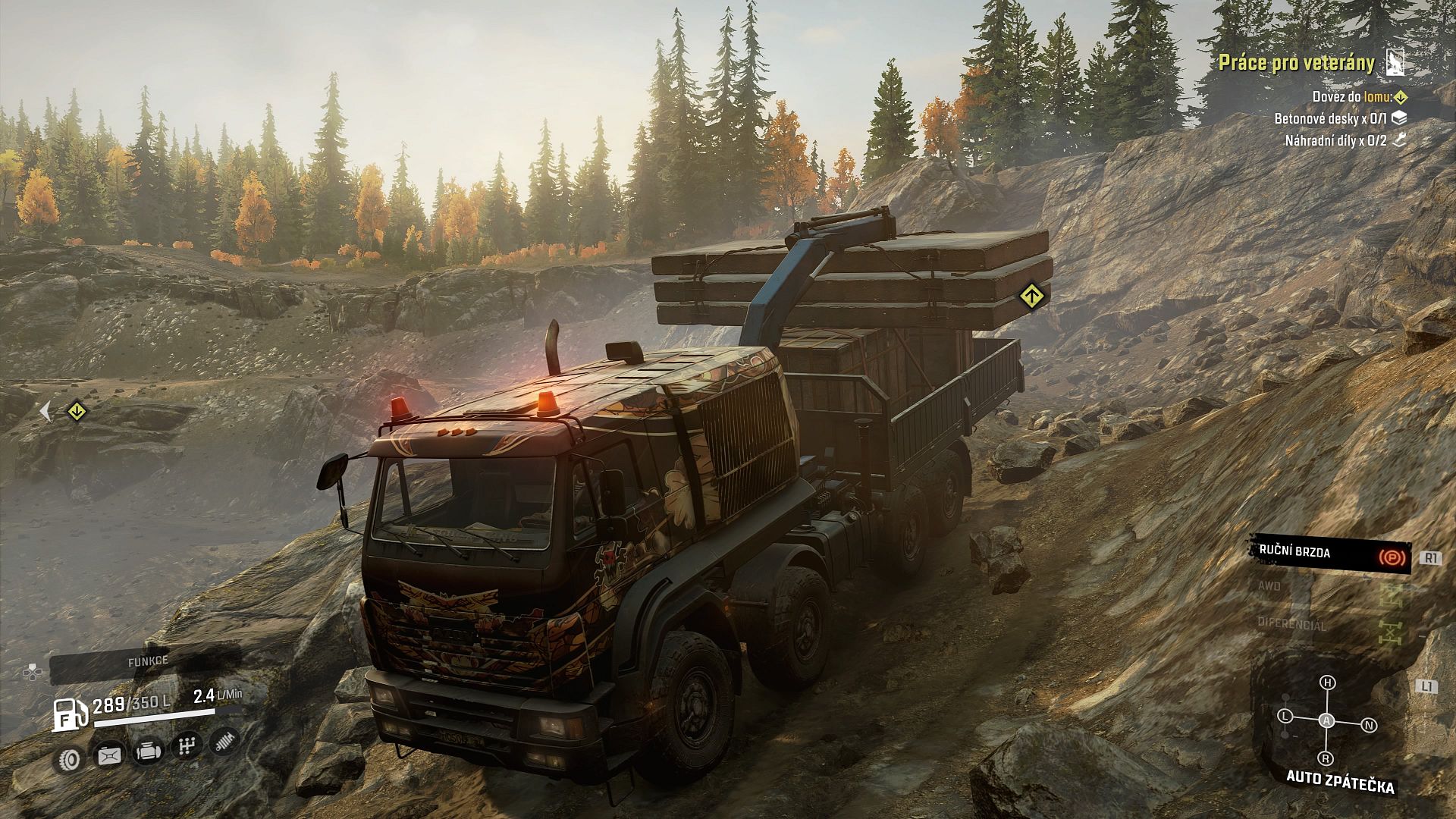Shift gearbox to L low gear
The width and height of the screenshot is (1456, 819).
(1285, 716)
